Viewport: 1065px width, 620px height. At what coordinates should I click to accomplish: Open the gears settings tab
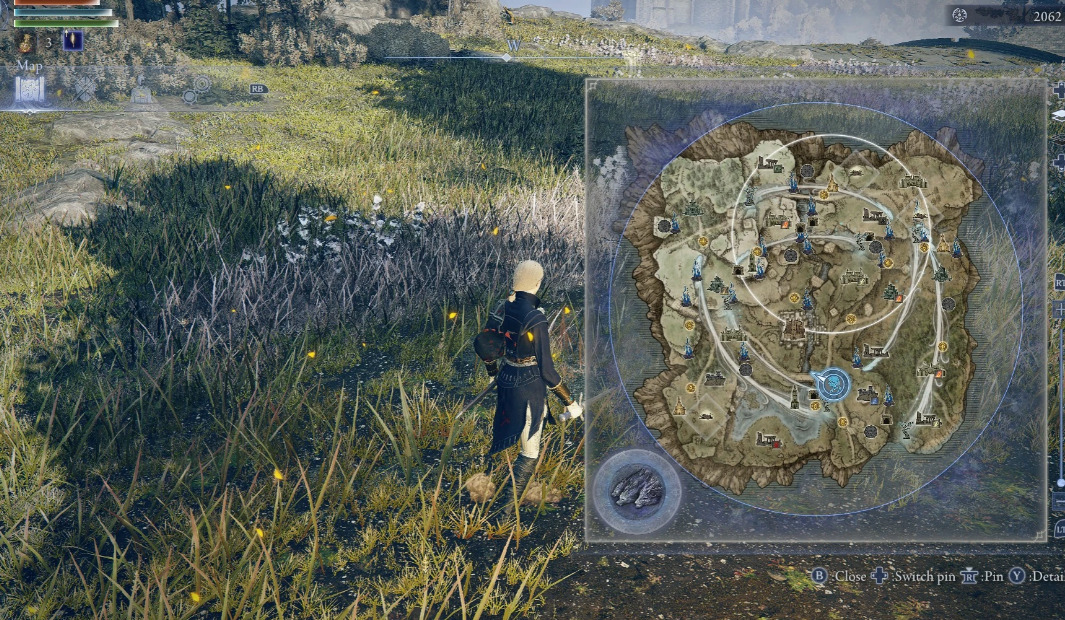(x=196, y=90)
